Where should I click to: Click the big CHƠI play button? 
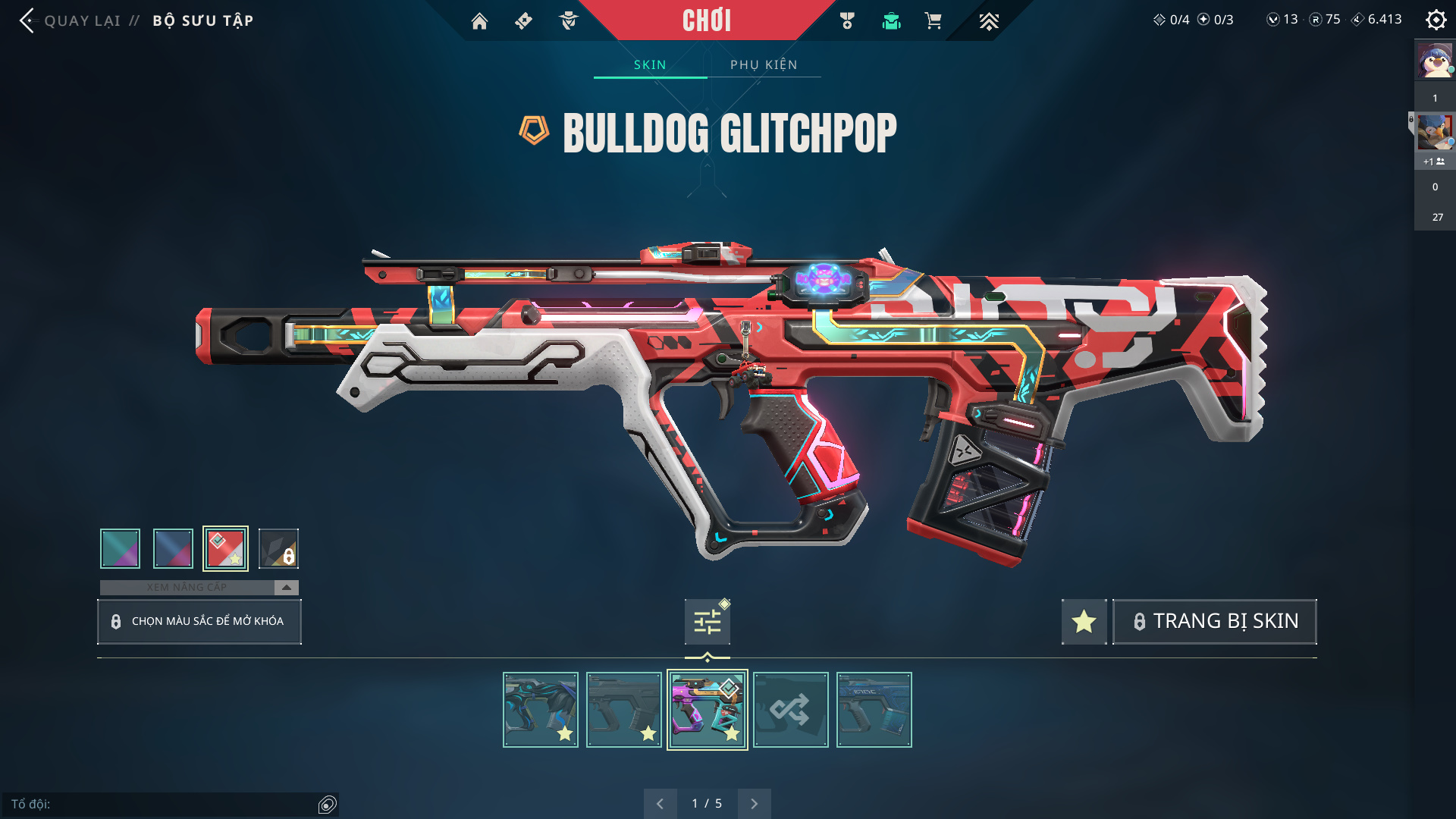[706, 20]
